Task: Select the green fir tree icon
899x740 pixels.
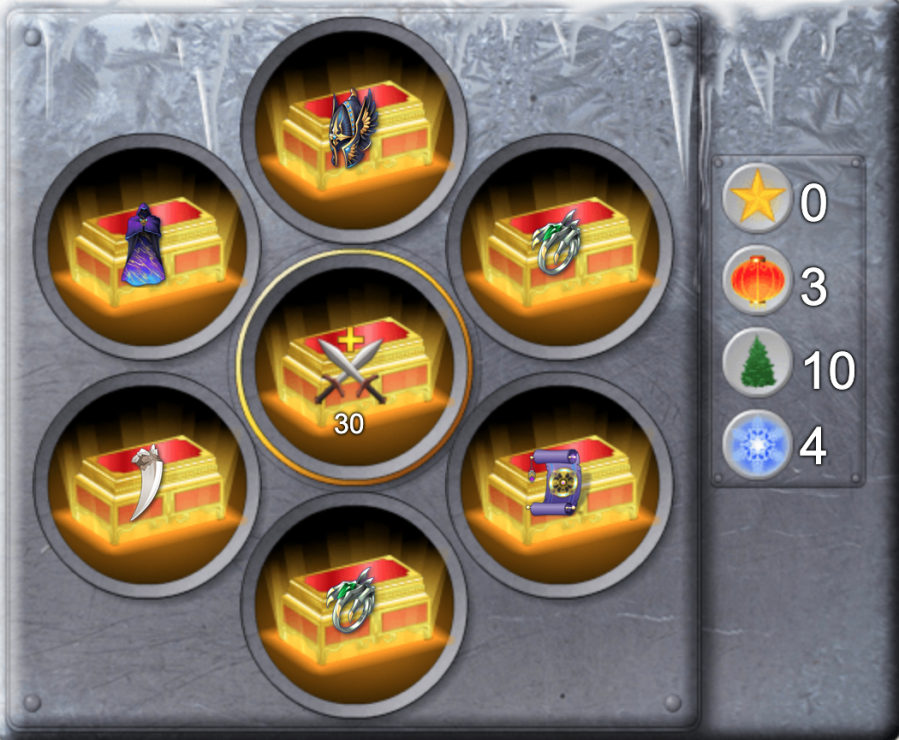Action: 757,364
